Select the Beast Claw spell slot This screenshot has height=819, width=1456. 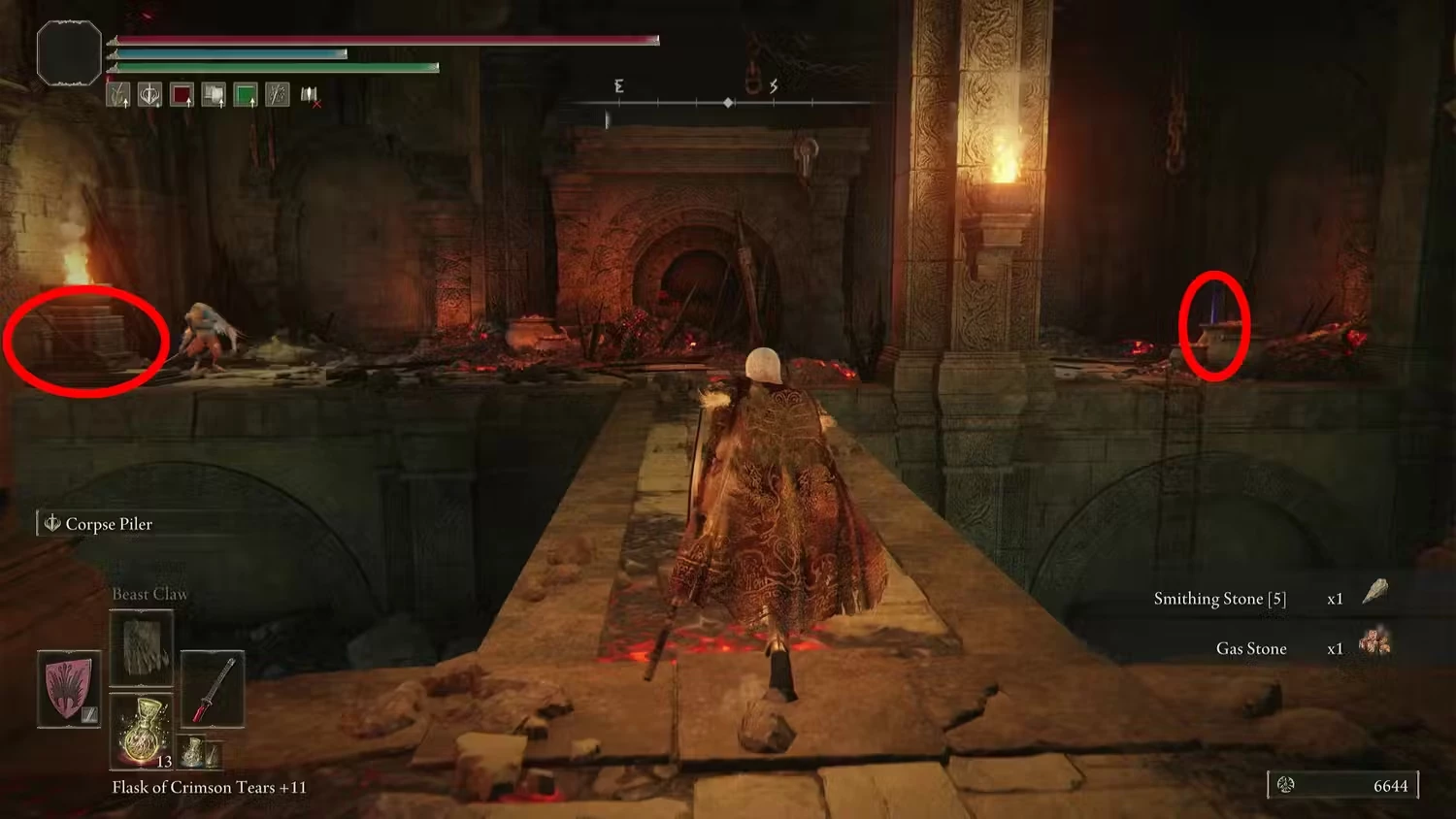pos(142,648)
